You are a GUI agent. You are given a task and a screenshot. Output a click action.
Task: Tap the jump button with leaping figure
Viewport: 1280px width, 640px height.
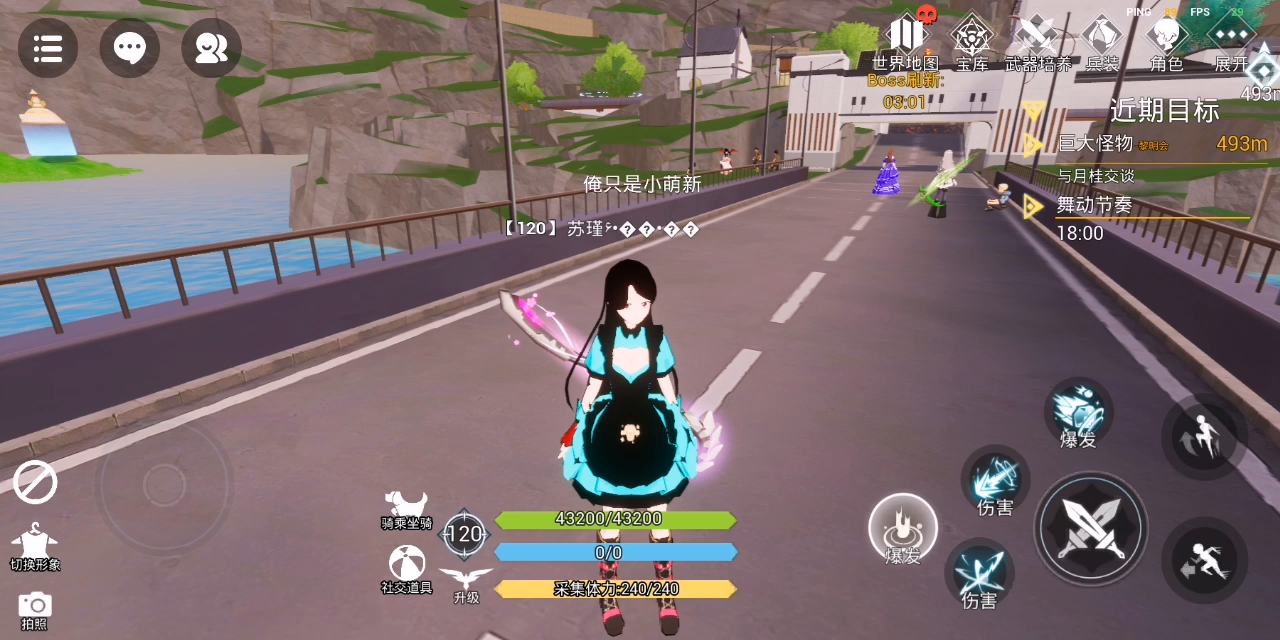(1203, 437)
